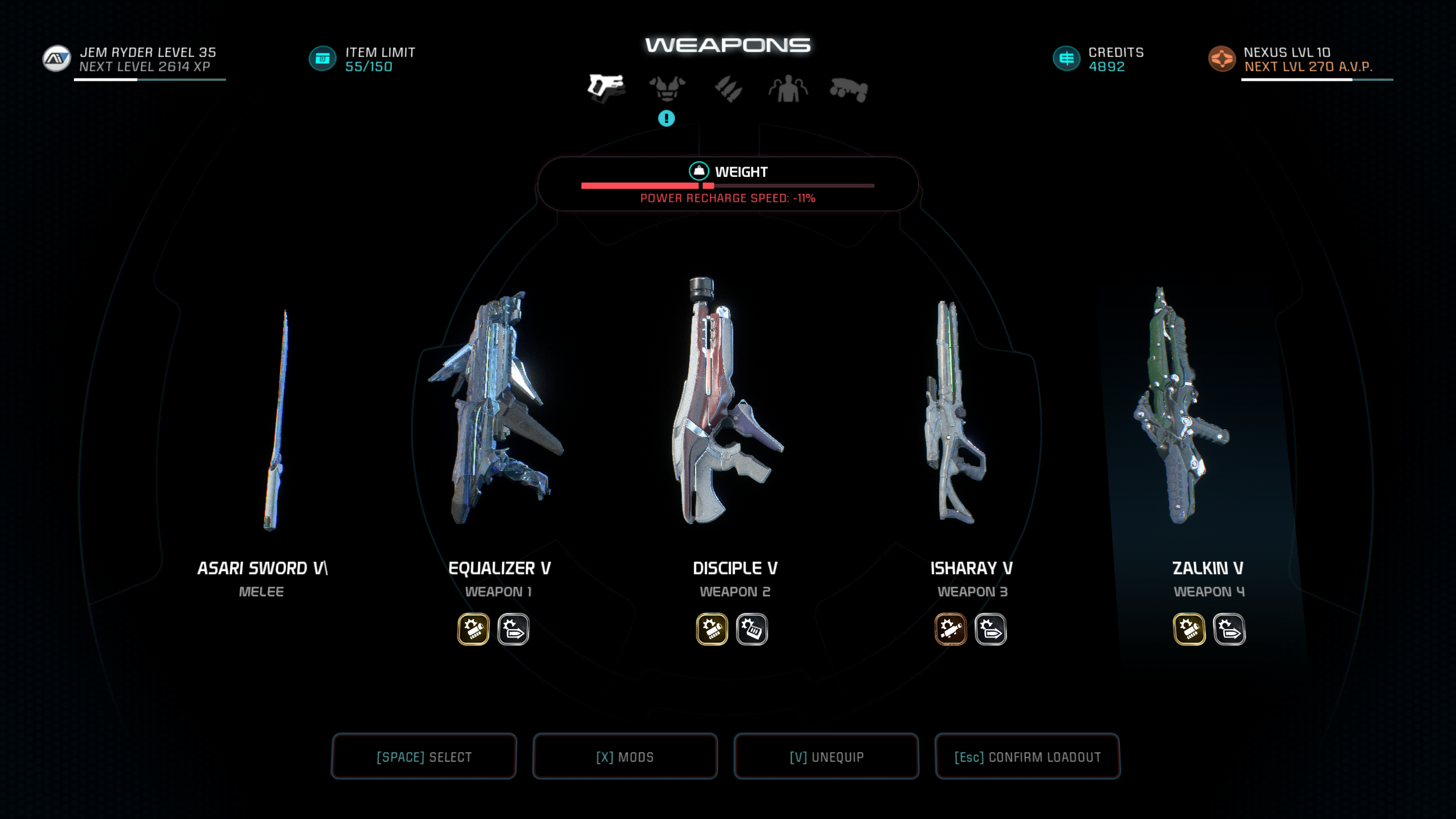Confirm the loadout
Viewport: 1456px width, 819px height.
coord(1028,756)
